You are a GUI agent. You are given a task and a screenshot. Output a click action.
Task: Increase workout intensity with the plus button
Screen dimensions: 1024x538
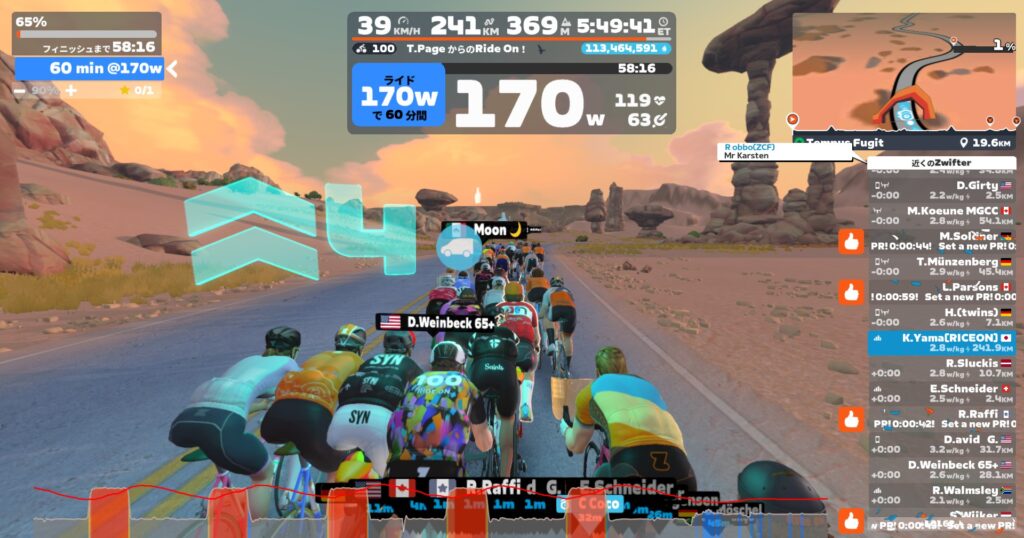pyautogui.click(x=71, y=91)
